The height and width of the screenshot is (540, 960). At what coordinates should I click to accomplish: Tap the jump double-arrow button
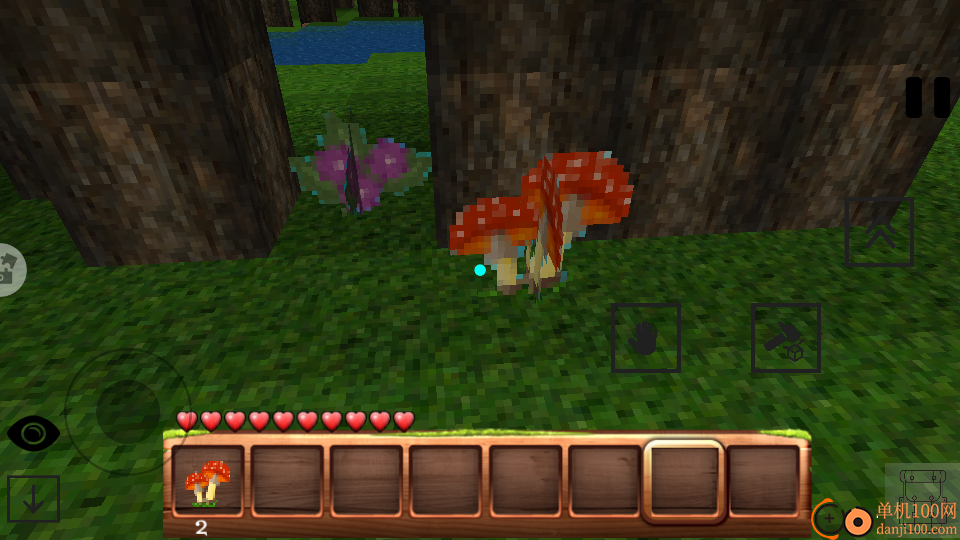(x=879, y=233)
